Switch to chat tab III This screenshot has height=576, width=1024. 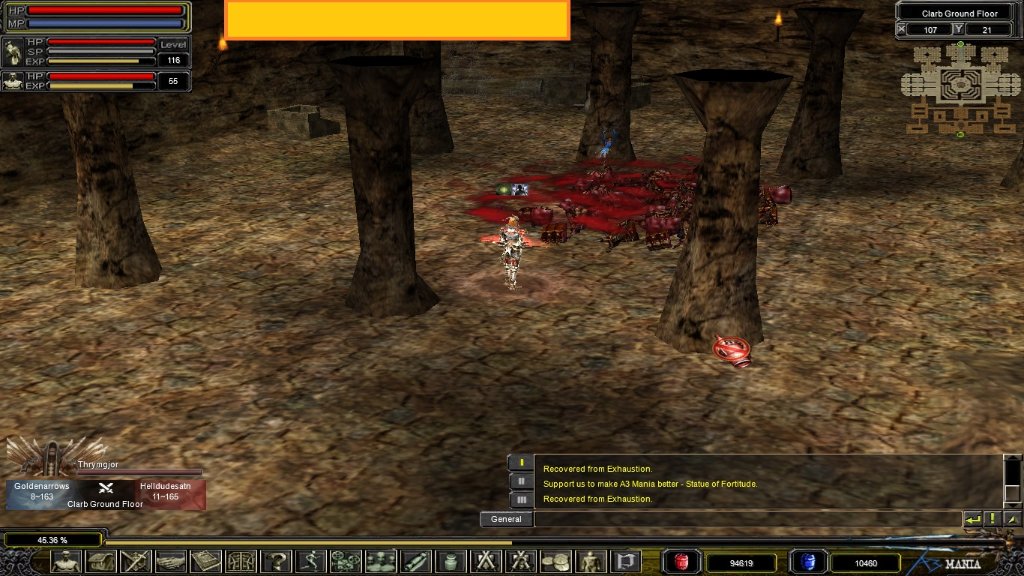coord(521,499)
